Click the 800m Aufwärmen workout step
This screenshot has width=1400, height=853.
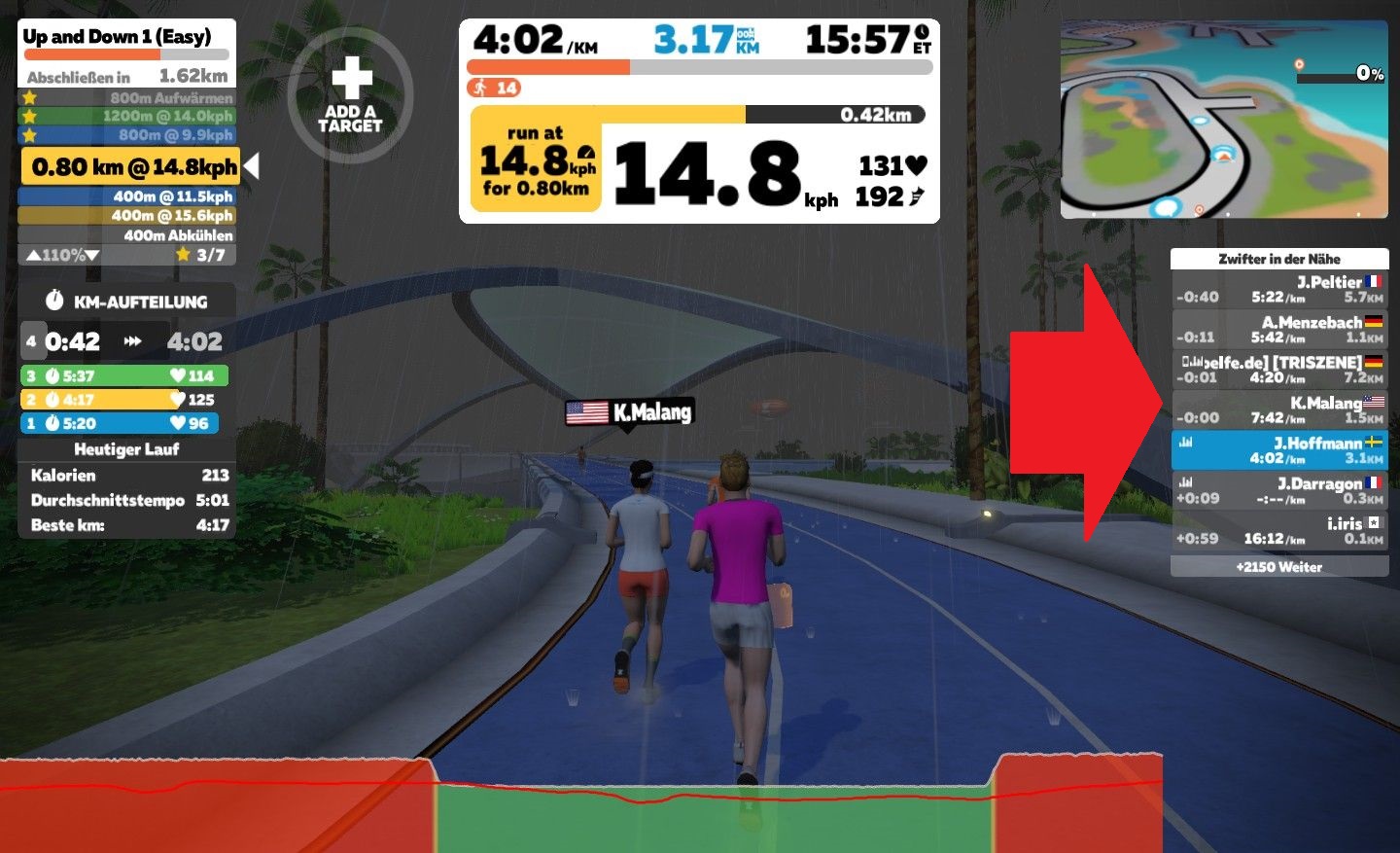pyautogui.click(x=127, y=97)
